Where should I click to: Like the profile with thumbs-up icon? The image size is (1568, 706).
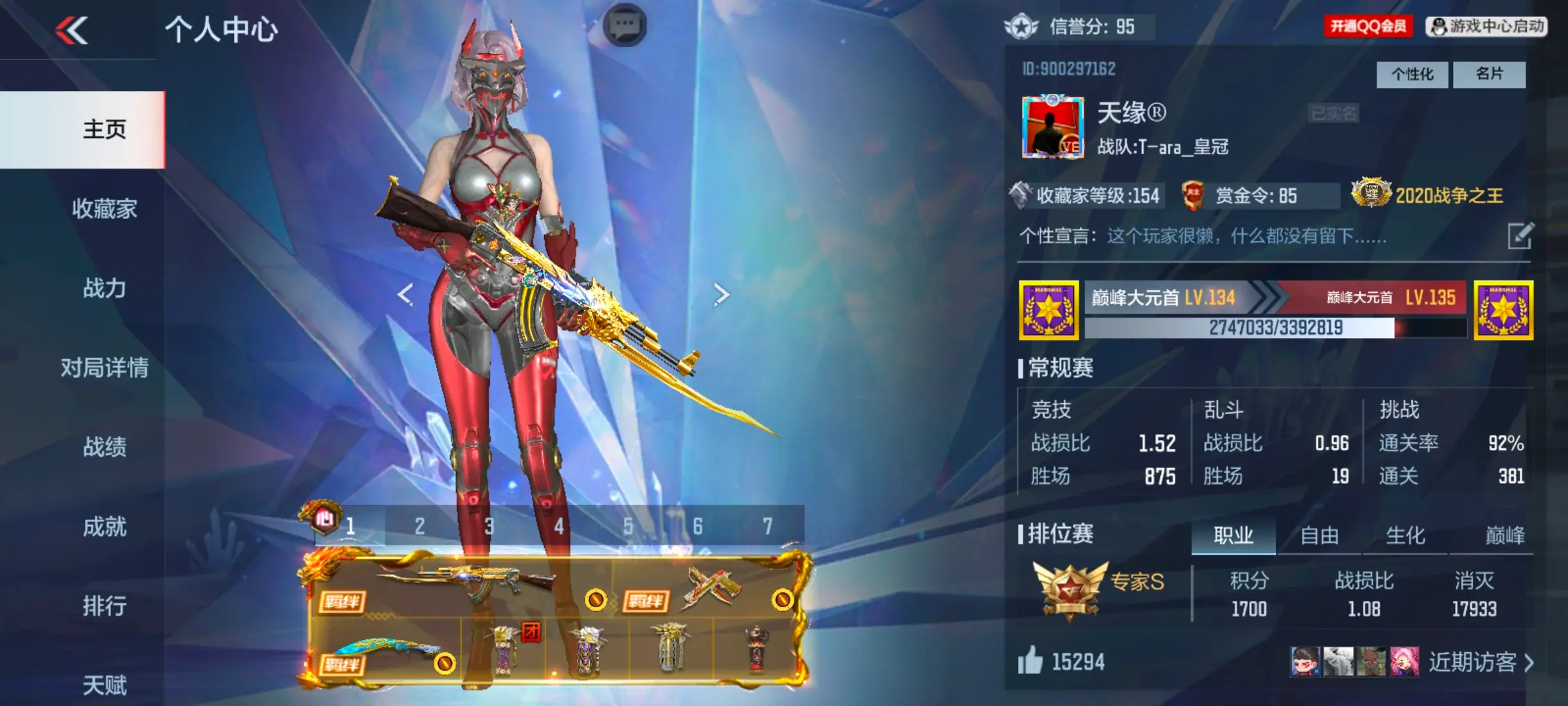[1030, 661]
